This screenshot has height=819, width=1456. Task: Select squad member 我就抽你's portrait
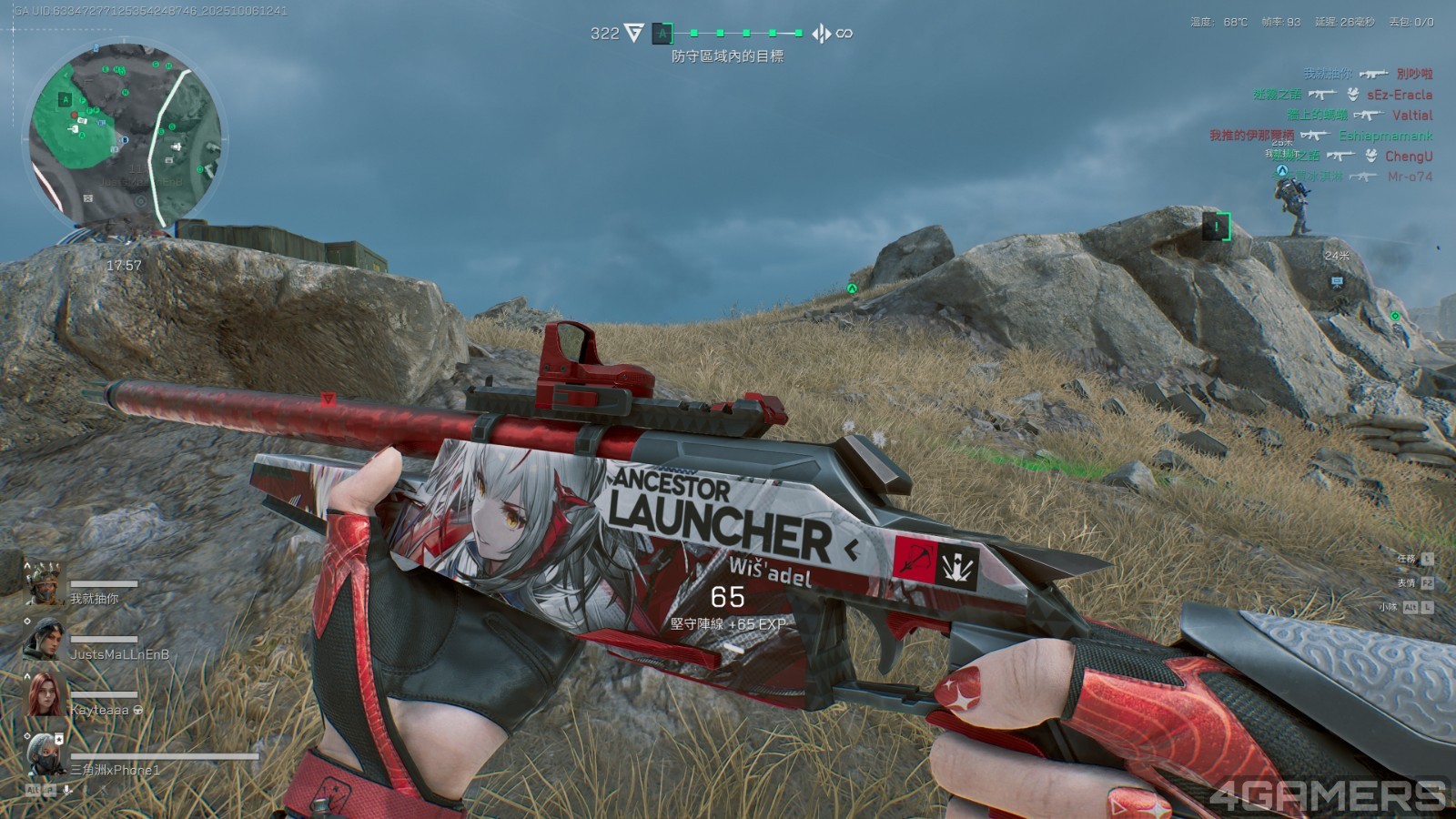click(44, 585)
